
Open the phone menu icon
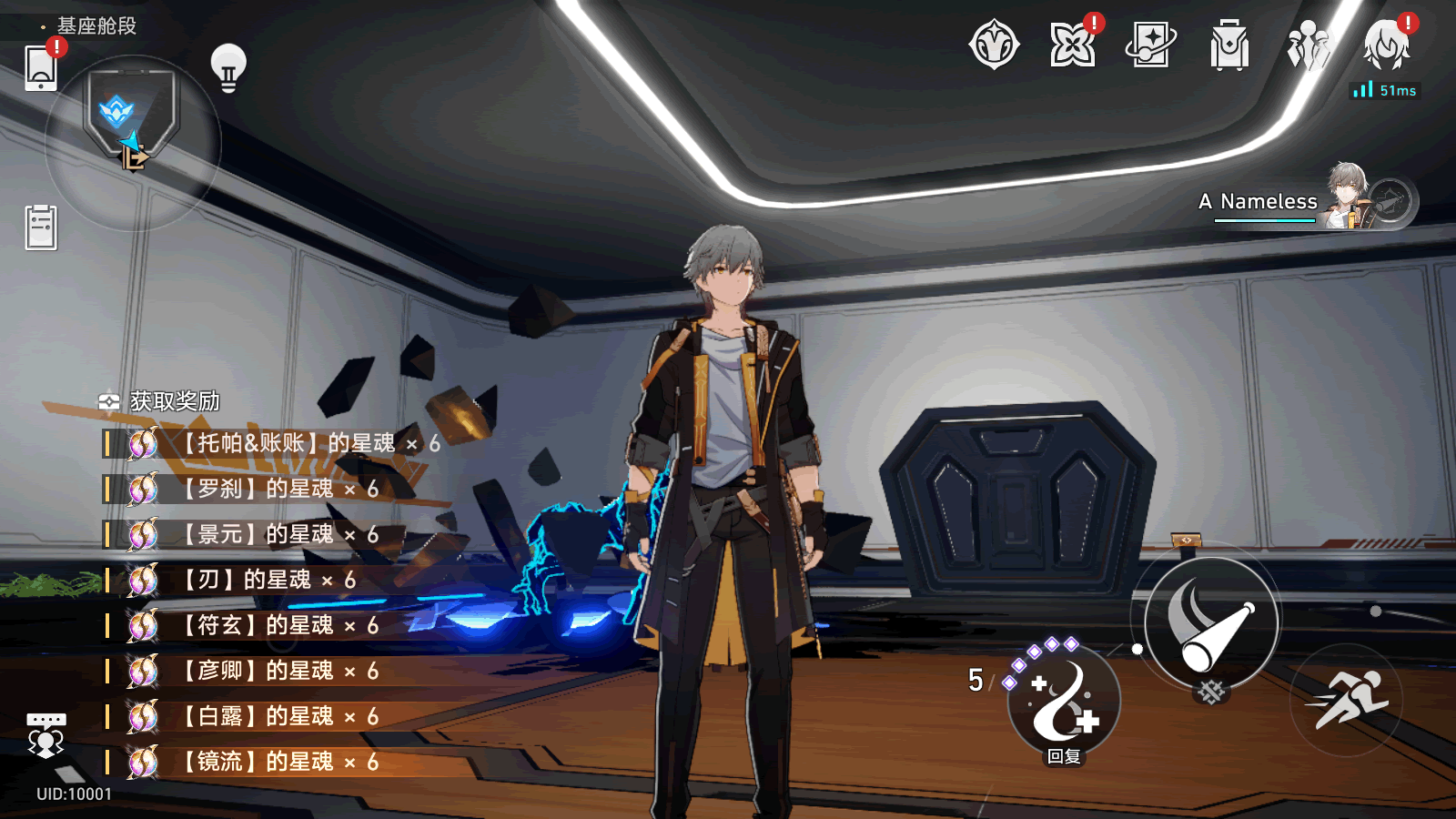pyautogui.click(x=41, y=68)
